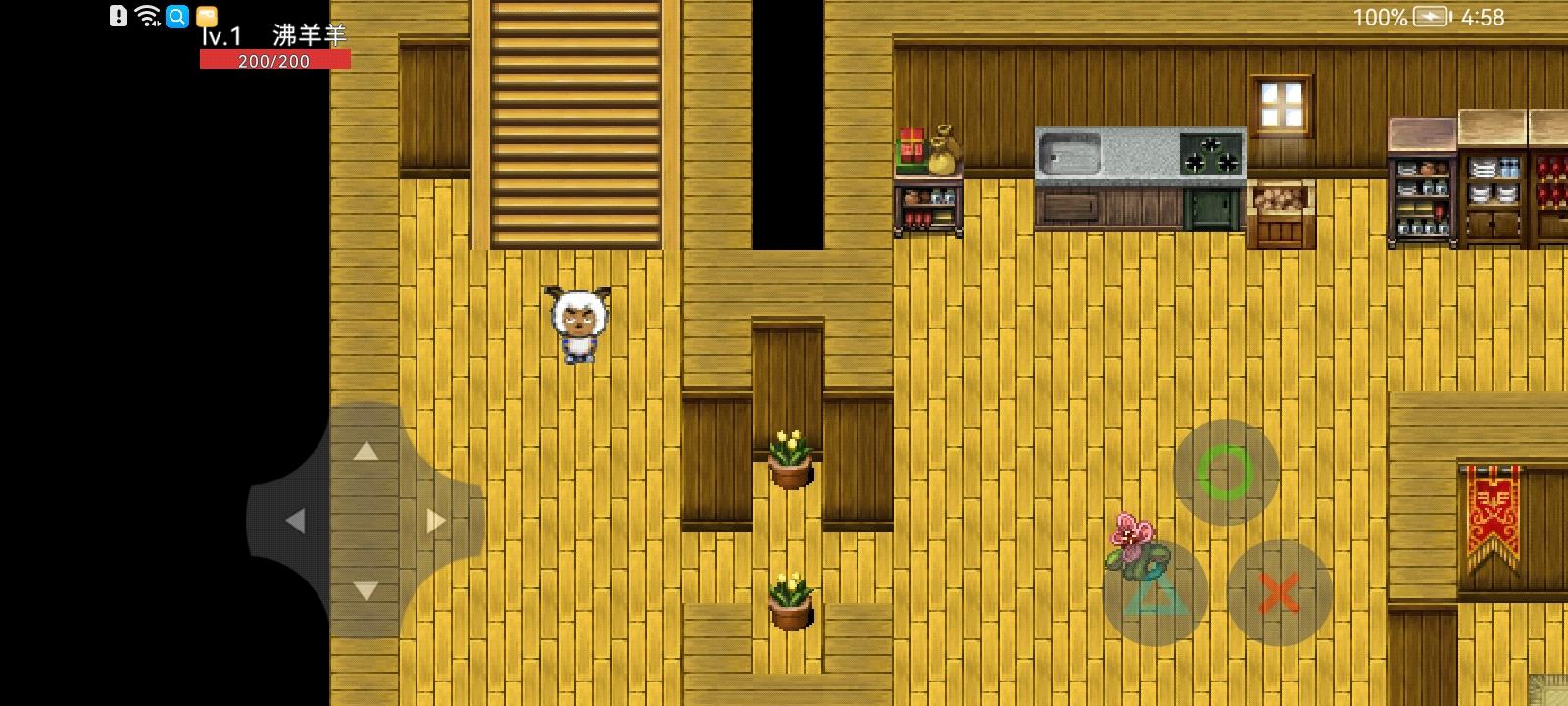Tap the green circle action button

1226,473
